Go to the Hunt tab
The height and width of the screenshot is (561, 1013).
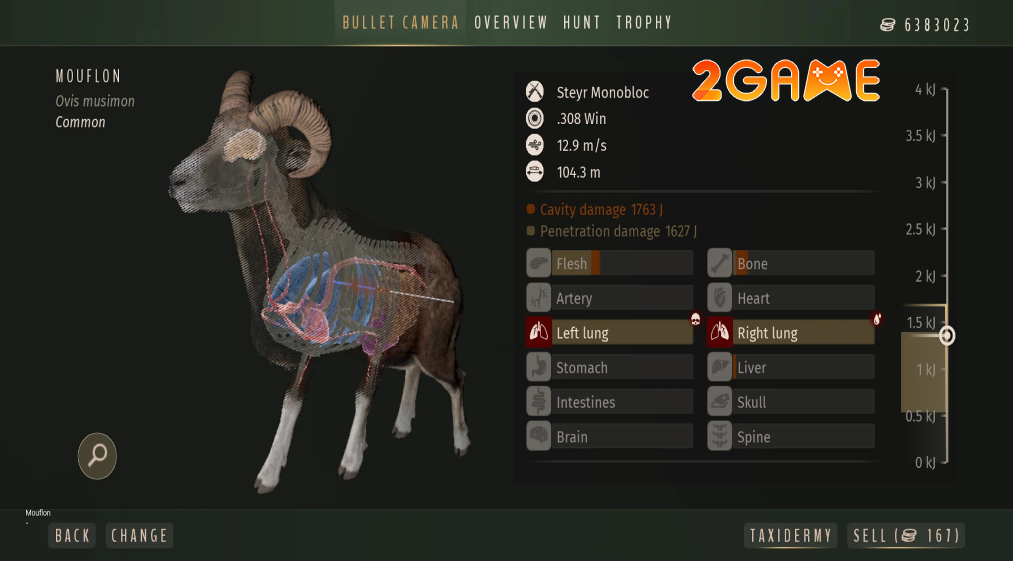point(582,23)
